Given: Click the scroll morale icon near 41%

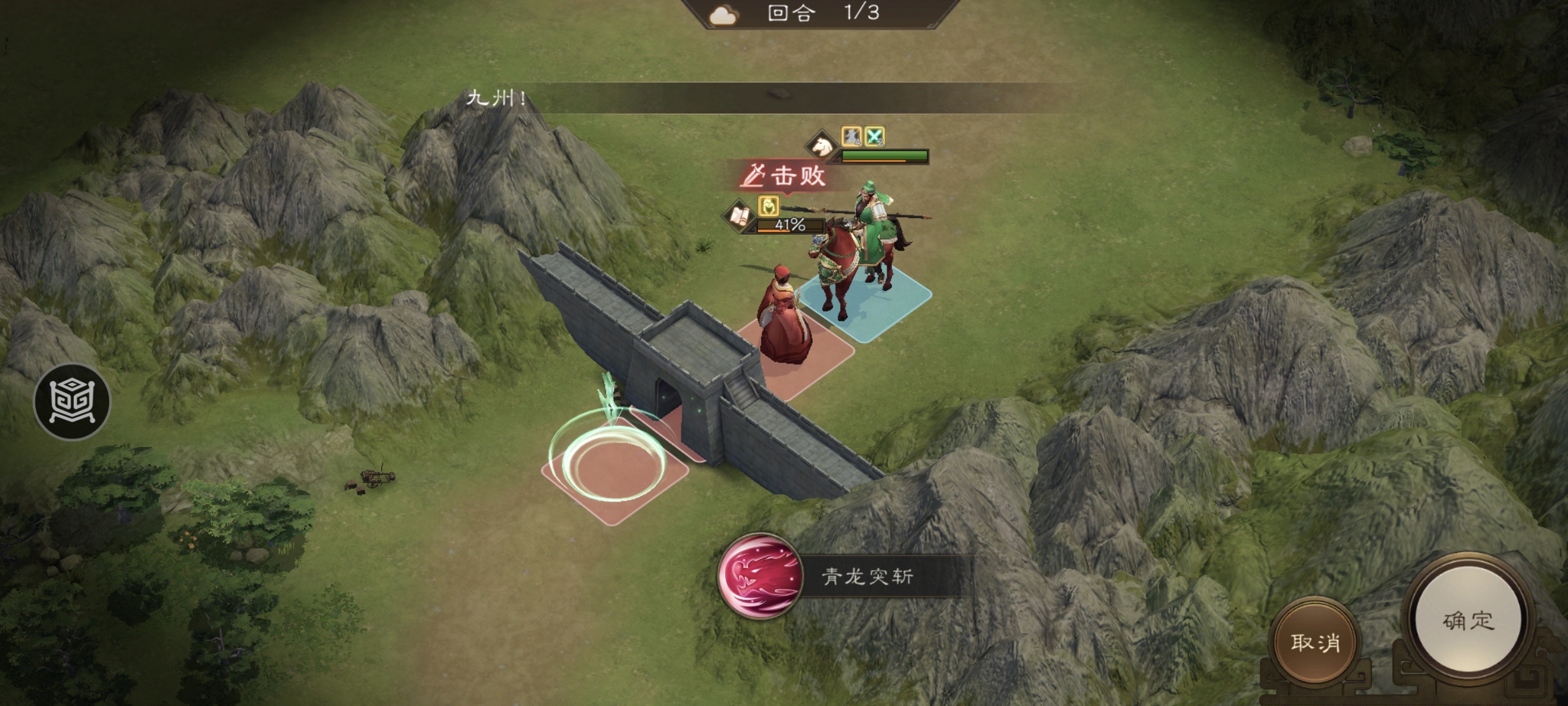Looking at the screenshot, I should click(740, 214).
